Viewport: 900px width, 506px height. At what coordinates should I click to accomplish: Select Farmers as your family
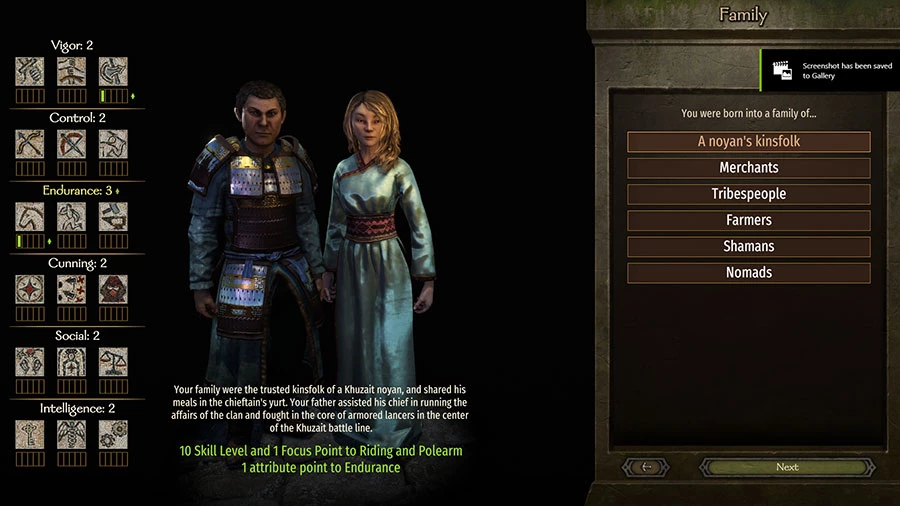[x=748, y=220]
